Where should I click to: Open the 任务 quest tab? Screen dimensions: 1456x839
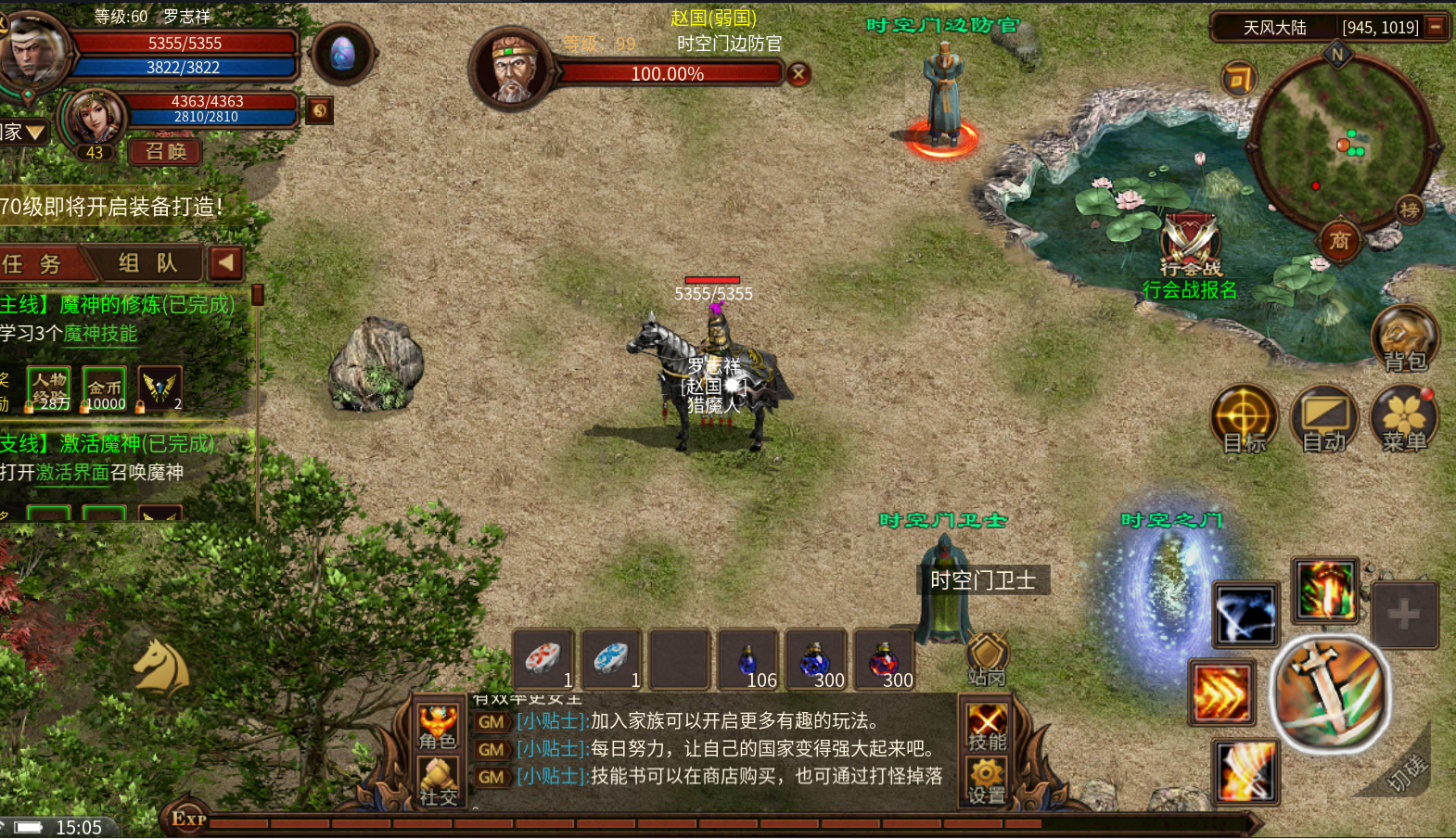point(37,264)
